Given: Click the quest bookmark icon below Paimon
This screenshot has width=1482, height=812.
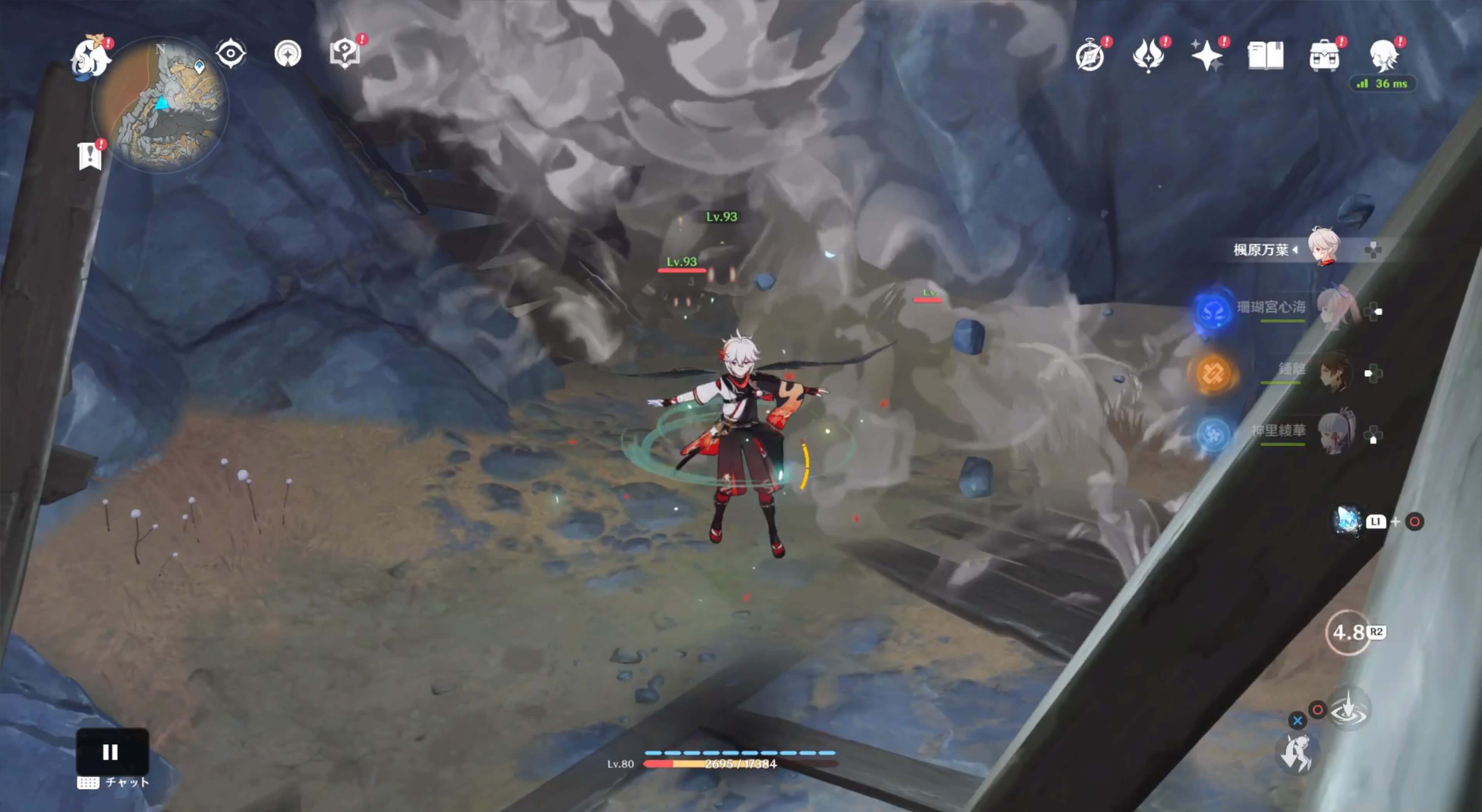Looking at the screenshot, I should pos(90,156).
